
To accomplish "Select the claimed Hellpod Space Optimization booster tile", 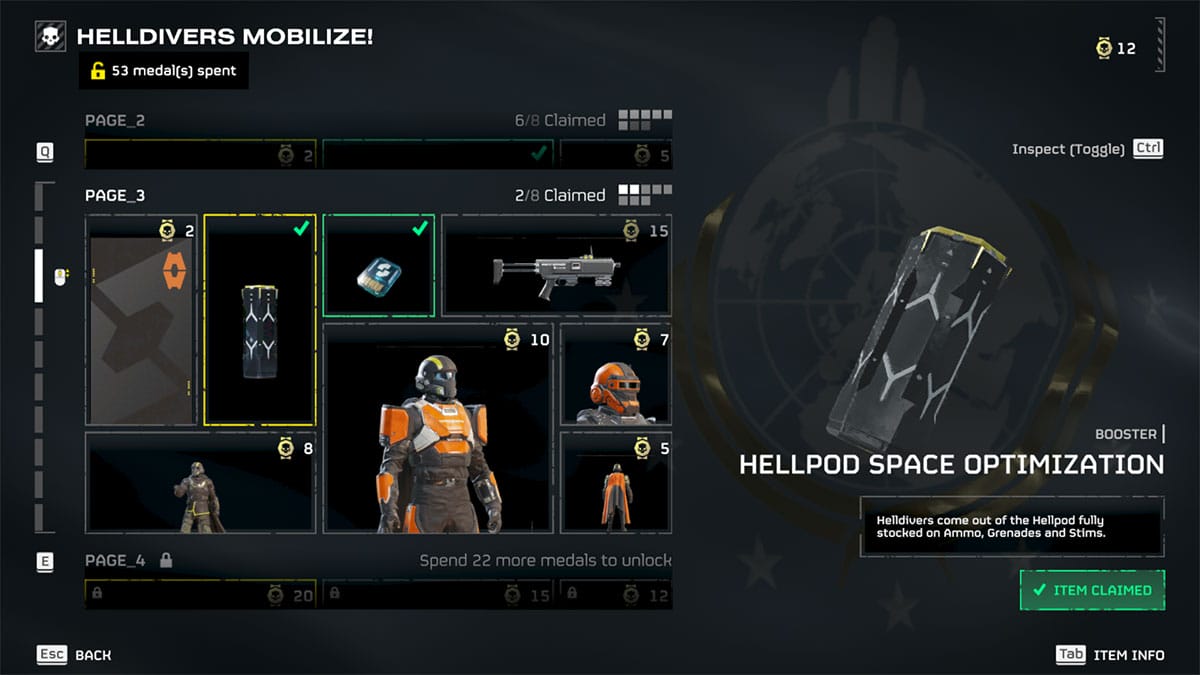I will 260,320.
